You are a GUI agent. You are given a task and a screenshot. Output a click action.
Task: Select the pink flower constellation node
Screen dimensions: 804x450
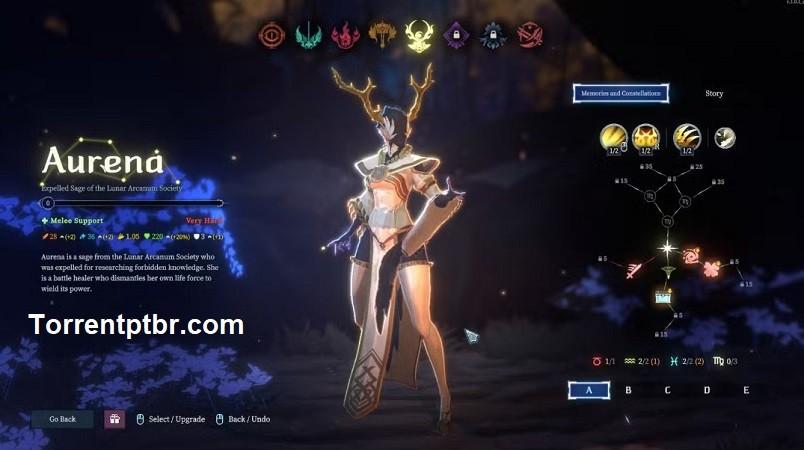(712, 268)
